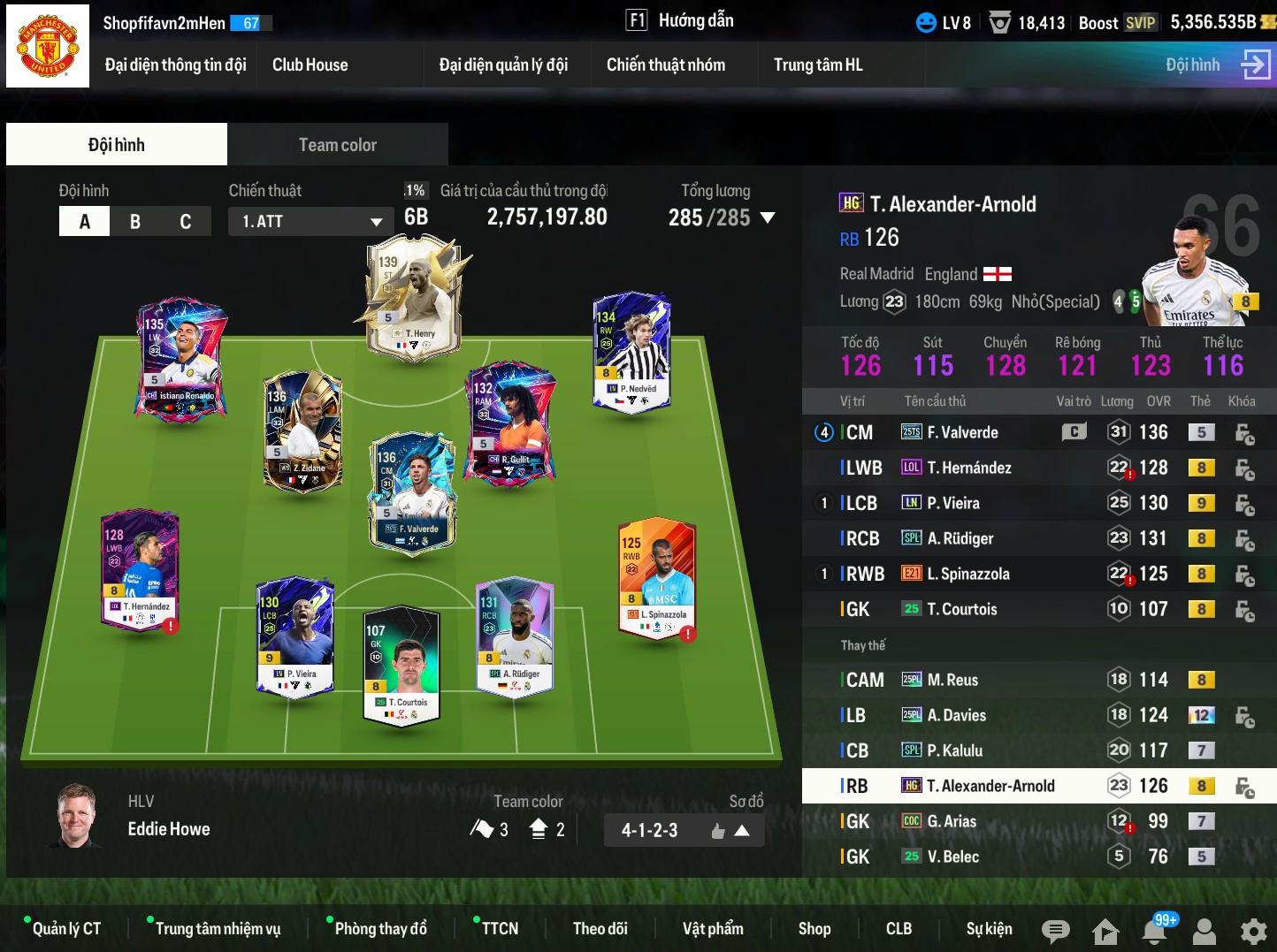Toggle lock icon for P. Vieira
The height and width of the screenshot is (952, 1277).
click(x=1244, y=504)
